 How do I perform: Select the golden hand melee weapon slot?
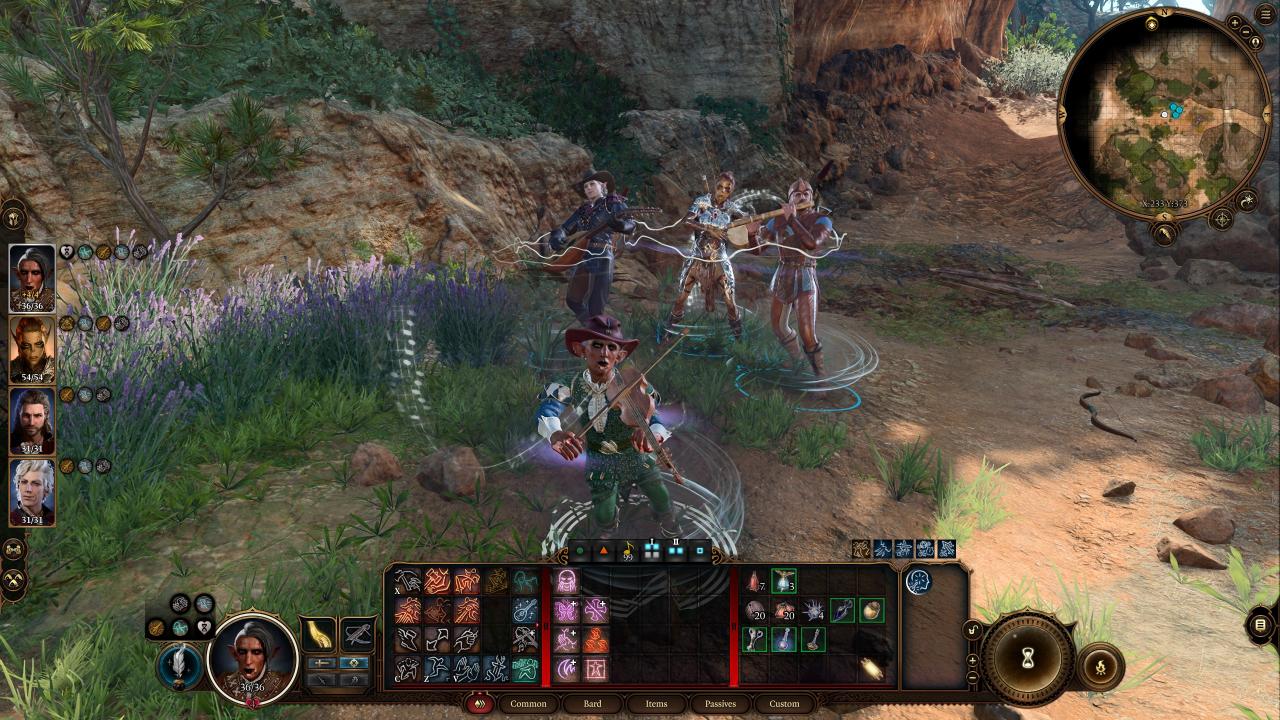(318, 634)
